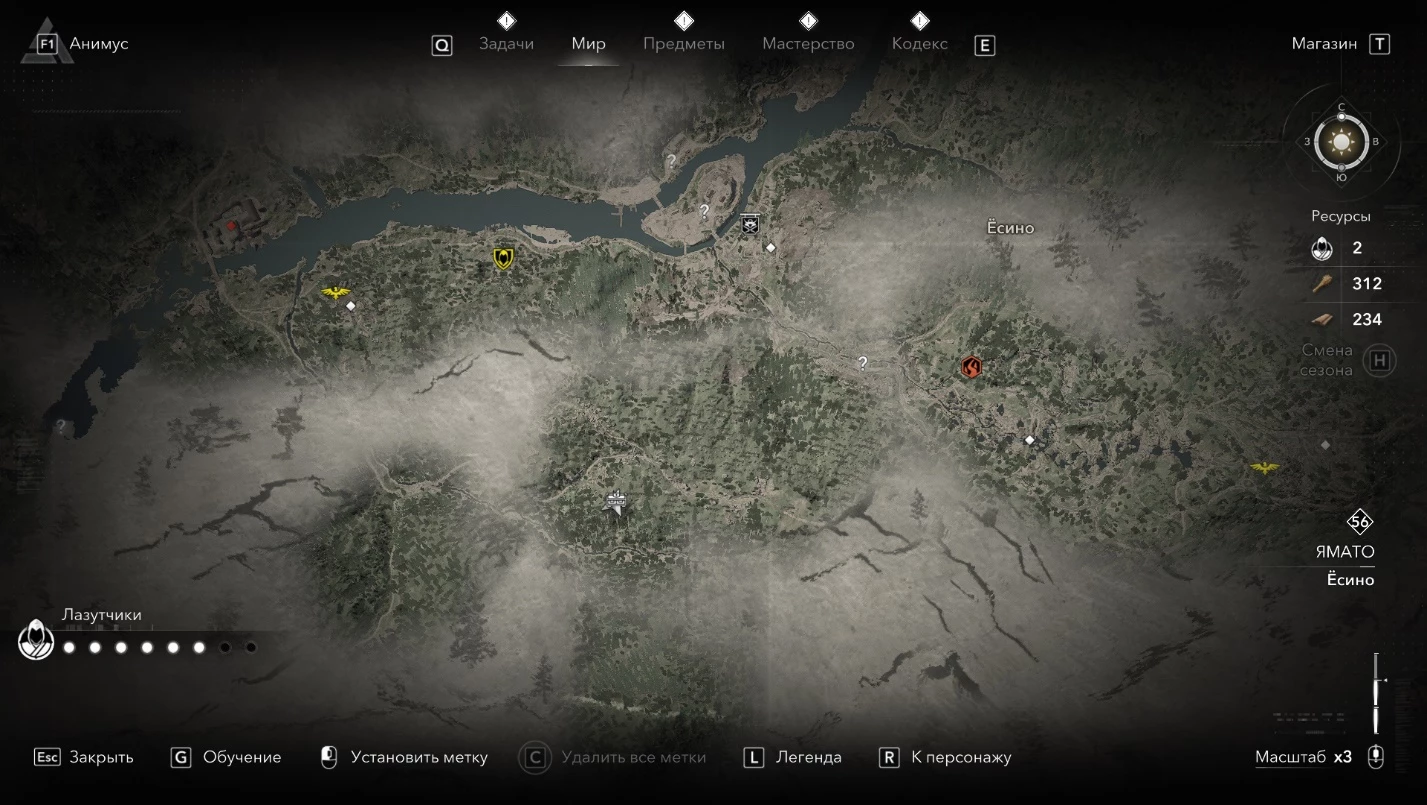Screen dimensions: 1427x805
Task: Choose Установить метку option
Action: click(x=404, y=757)
